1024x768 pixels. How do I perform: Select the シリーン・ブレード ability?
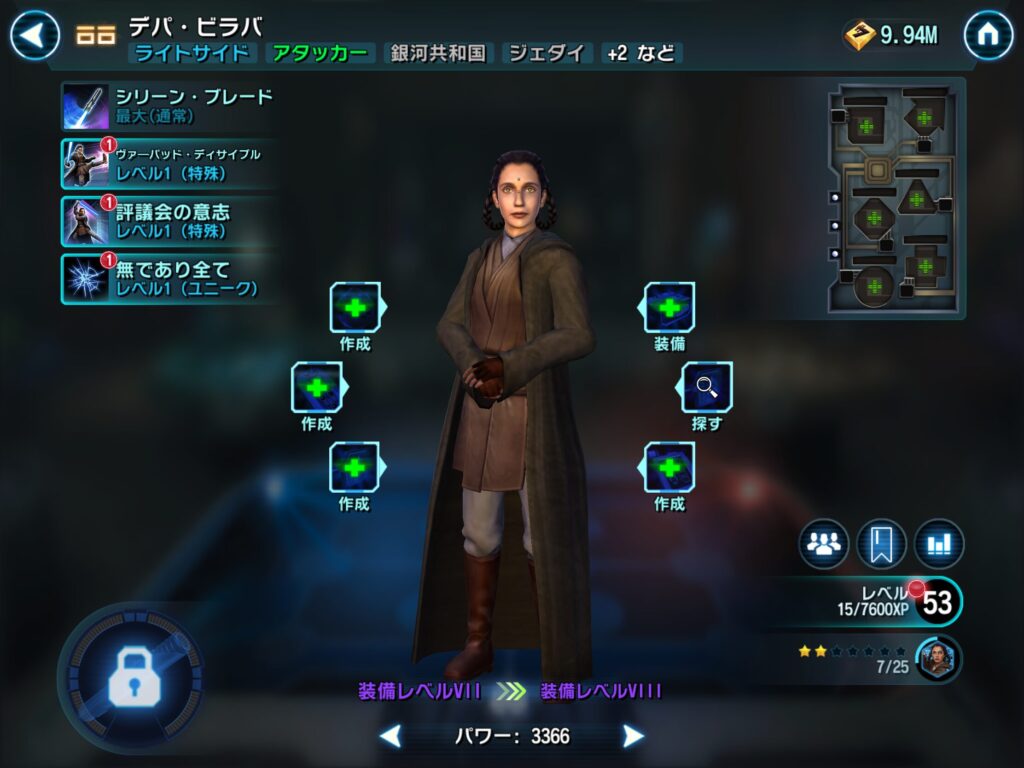click(x=168, y=106)
